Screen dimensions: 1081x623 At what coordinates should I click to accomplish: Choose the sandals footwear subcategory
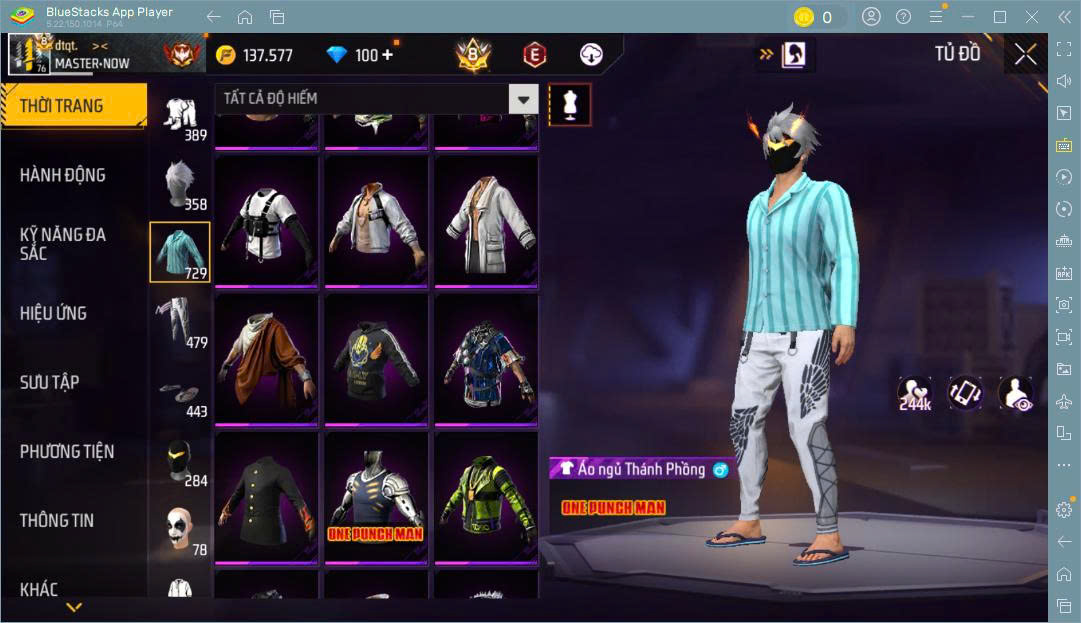pos(180,395)
